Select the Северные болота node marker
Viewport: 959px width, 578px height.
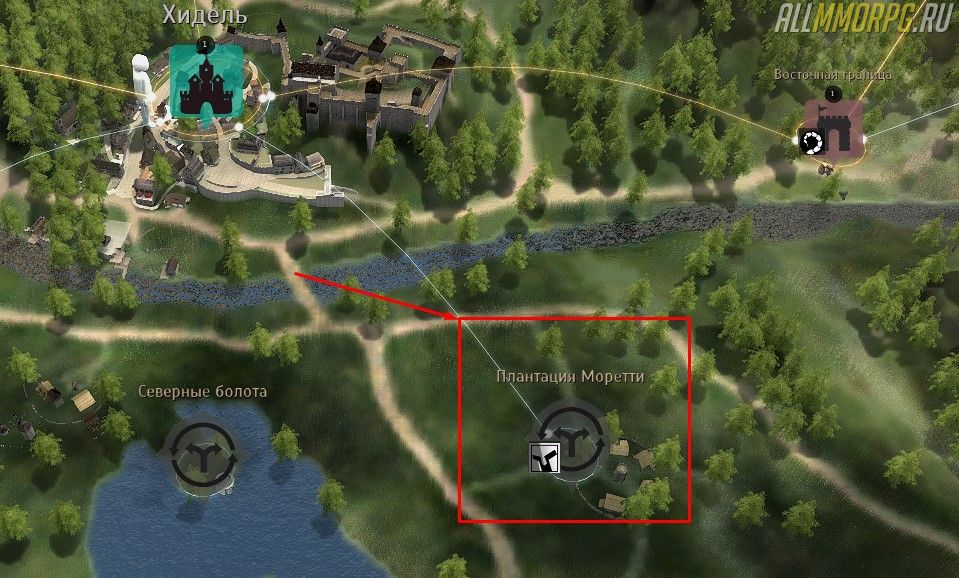point(204,454)
